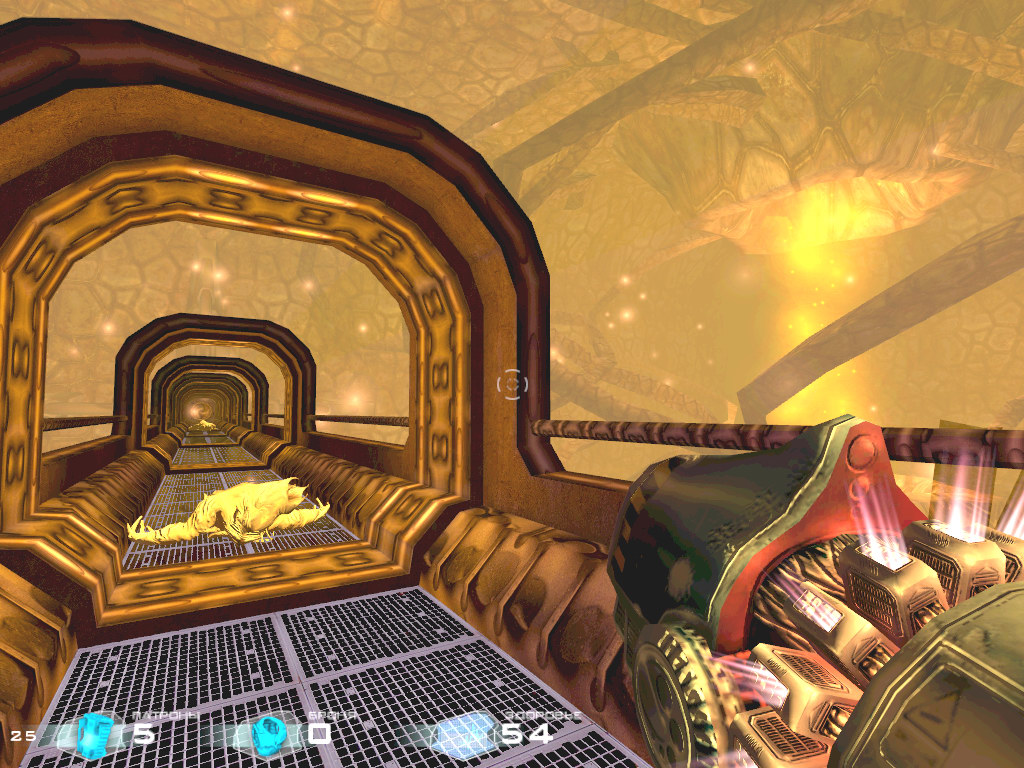1024x768 pixels.
Task: Select the blue armor icon beside Броня
Action: 268,733
